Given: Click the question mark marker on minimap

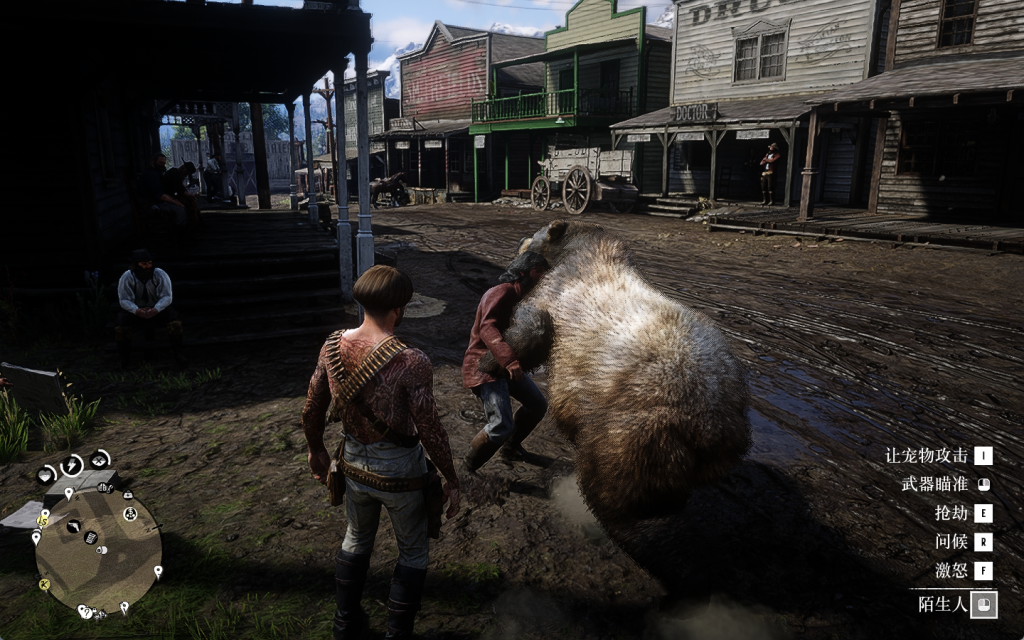Looking at the screenshot, I should coord(86,611).
